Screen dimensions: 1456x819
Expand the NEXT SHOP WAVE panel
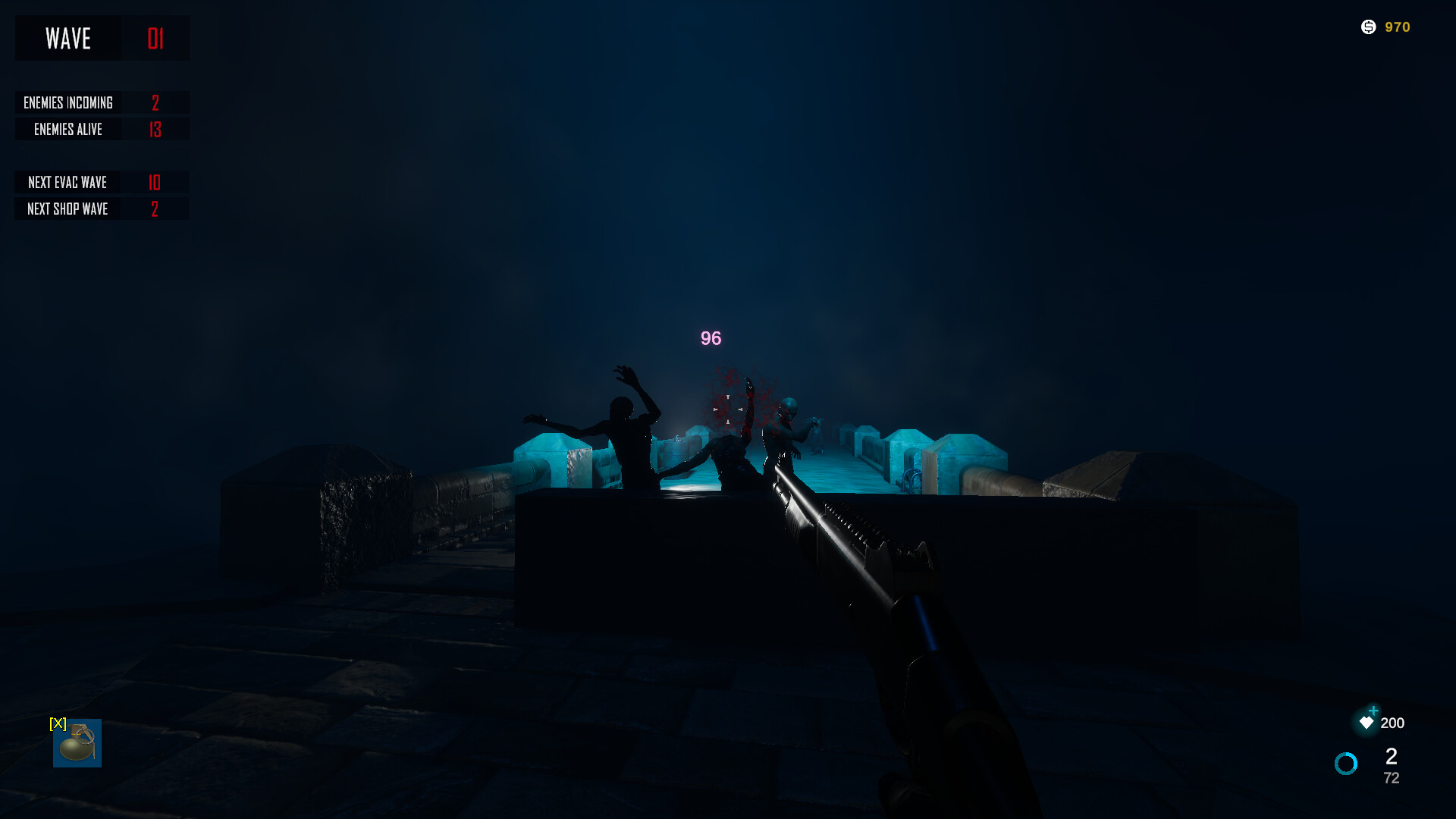[102, 209]
